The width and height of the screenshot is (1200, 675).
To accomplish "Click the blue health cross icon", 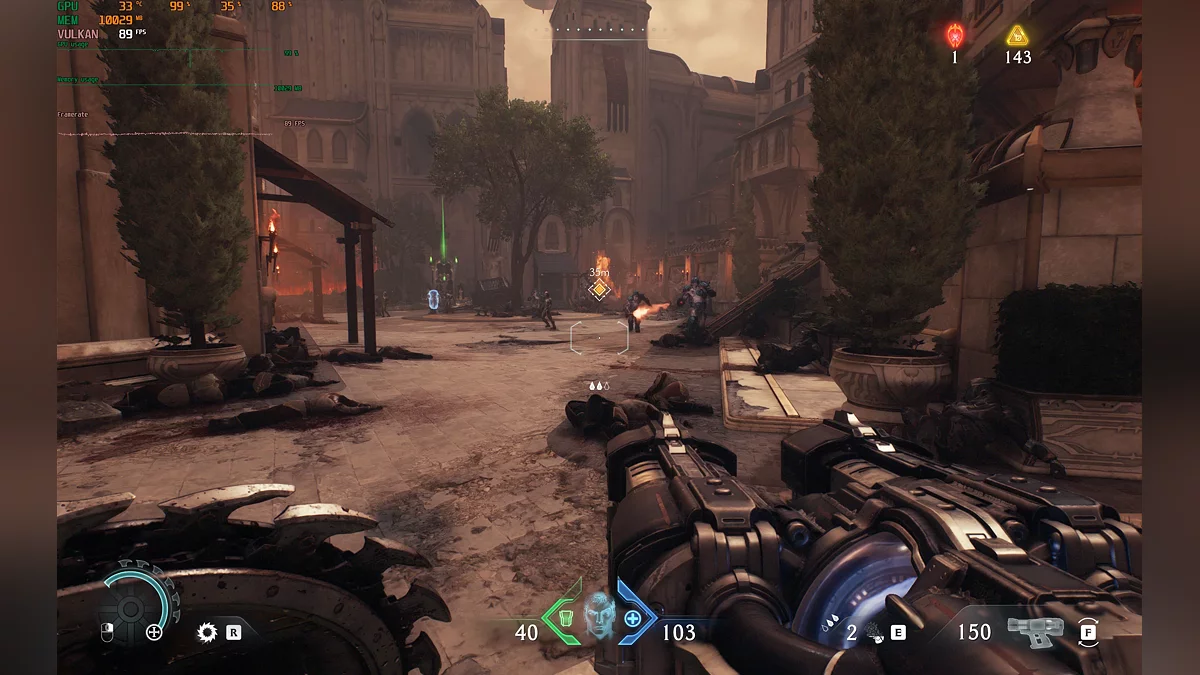I will point(633,618).
